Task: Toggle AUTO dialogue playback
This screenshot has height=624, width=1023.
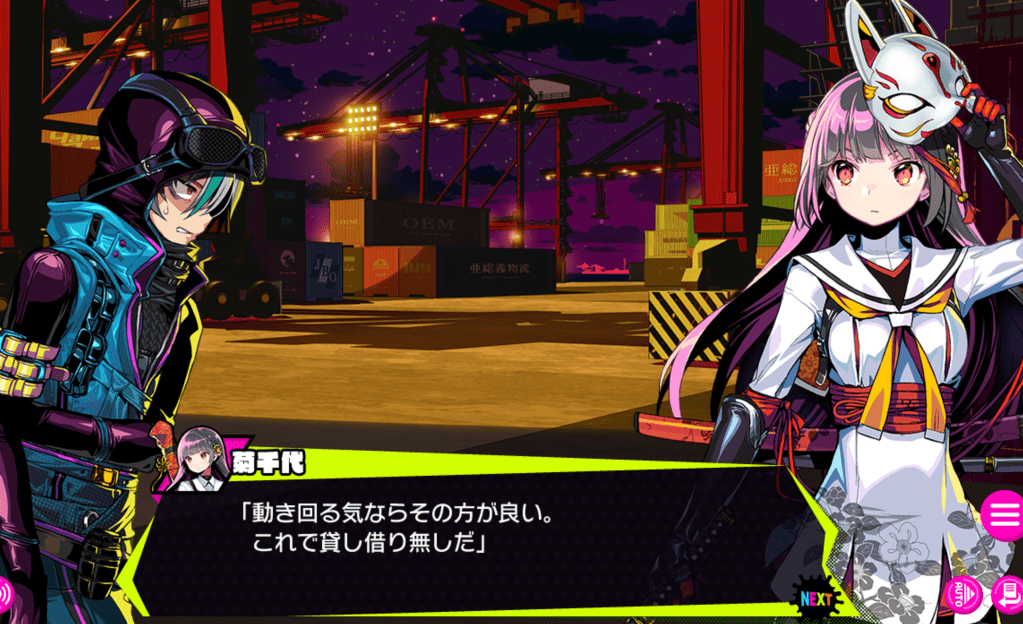Action: (x=964, y=594)
